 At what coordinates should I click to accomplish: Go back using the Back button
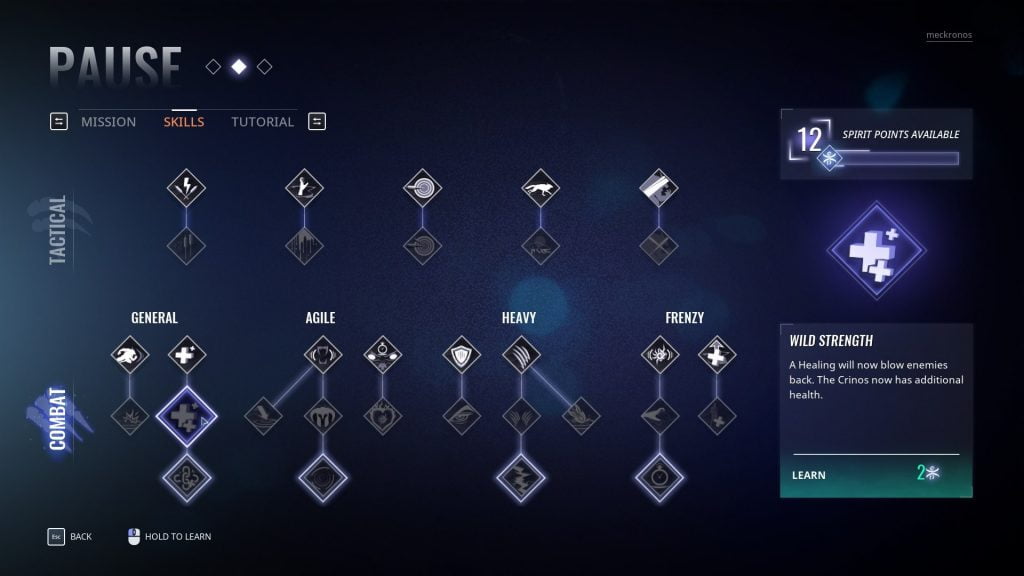(x=69, y=537)
